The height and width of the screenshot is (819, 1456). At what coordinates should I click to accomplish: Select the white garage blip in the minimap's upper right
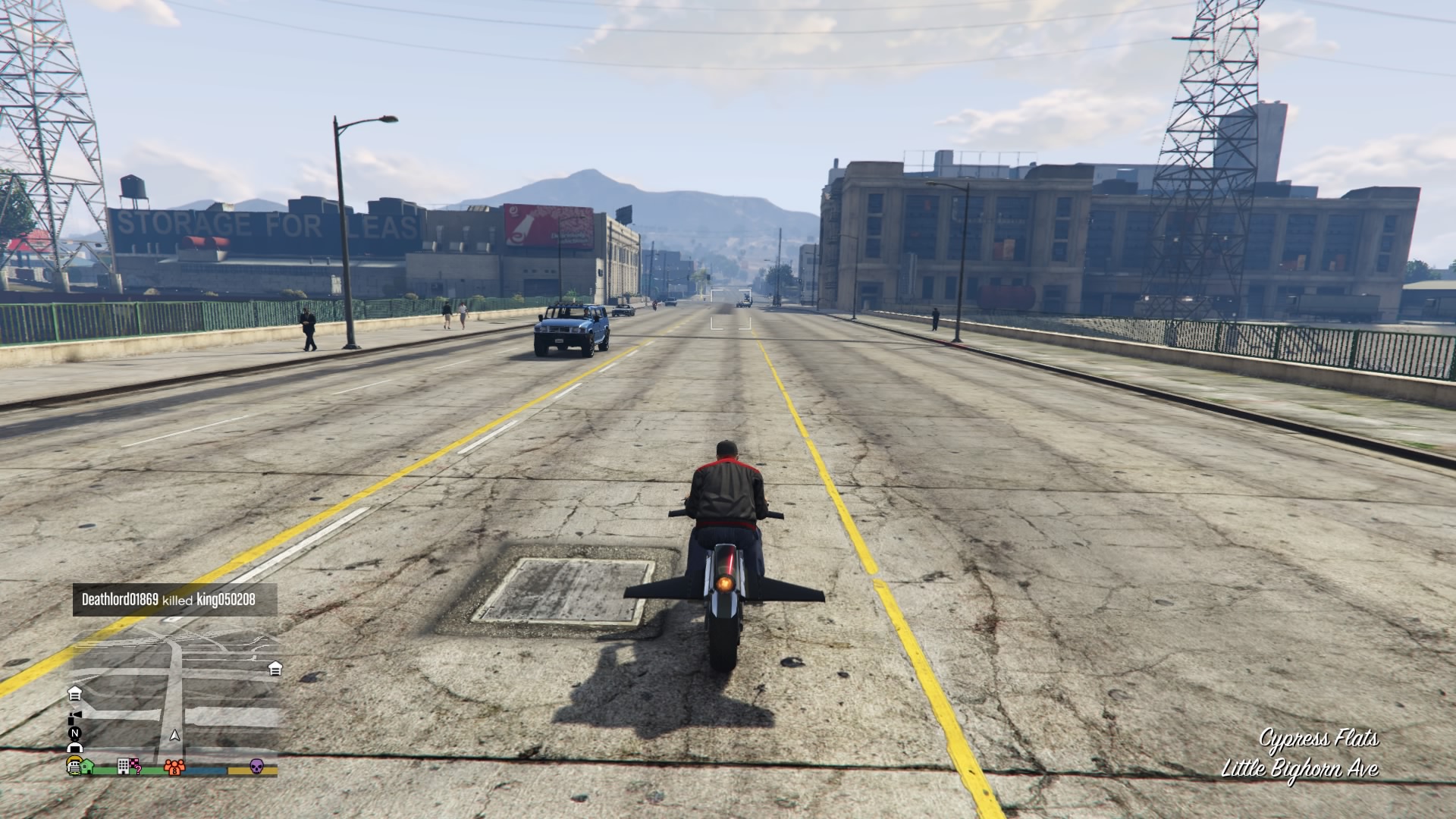(275, 670)
